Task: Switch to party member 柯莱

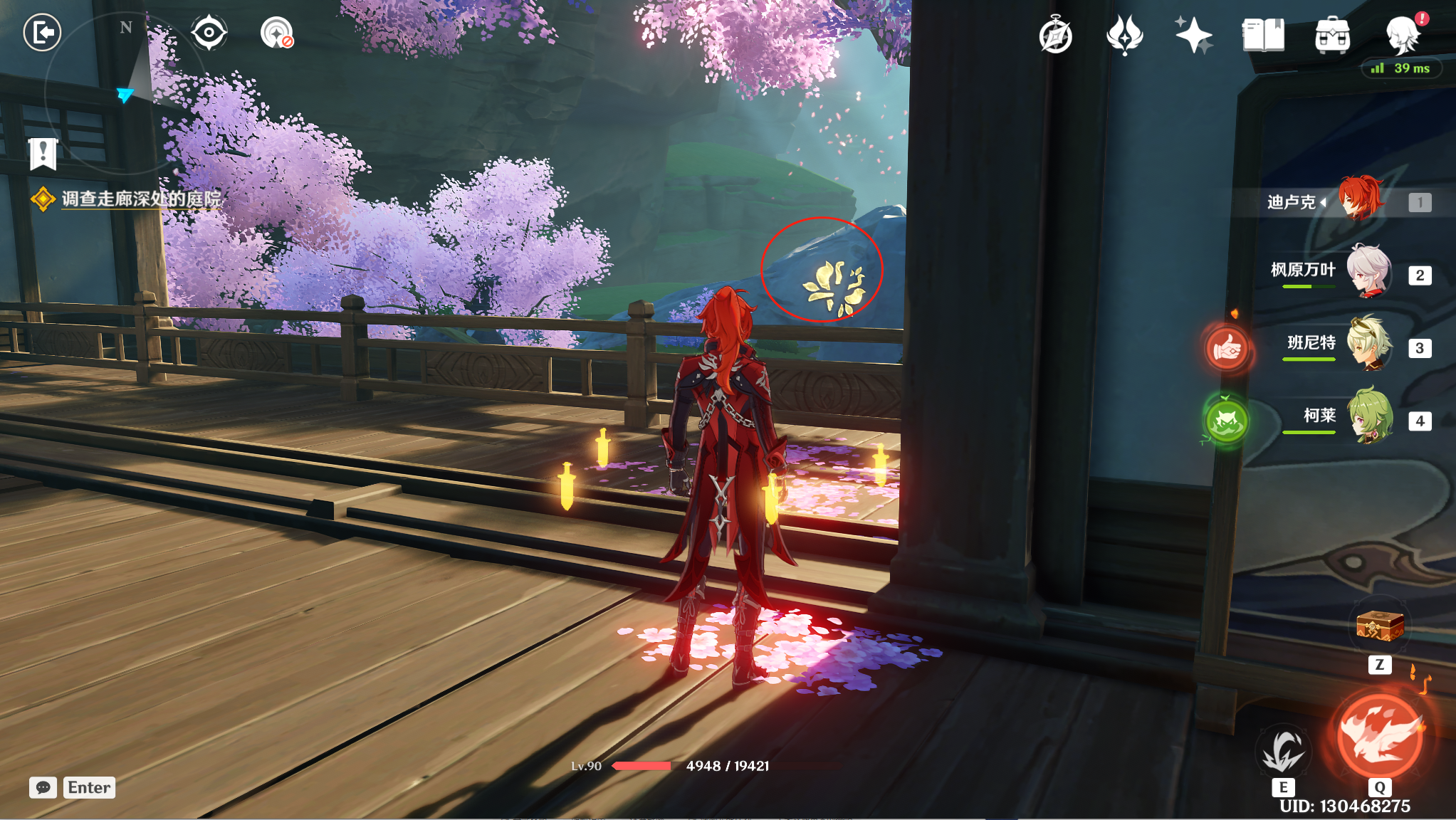Action: click(x=1368, y=417)
